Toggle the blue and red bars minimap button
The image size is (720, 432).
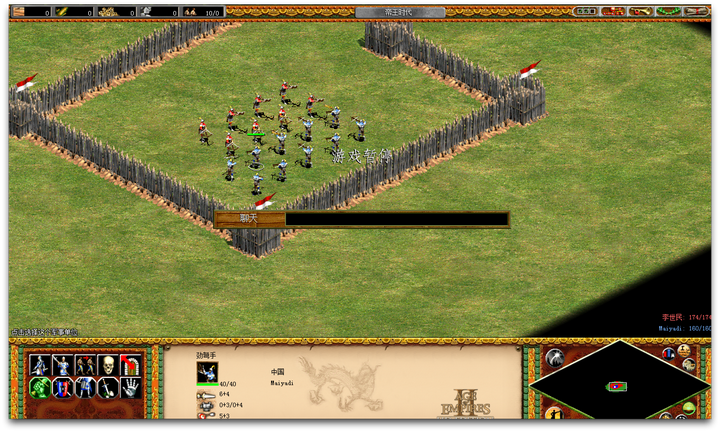coord(668,353)
